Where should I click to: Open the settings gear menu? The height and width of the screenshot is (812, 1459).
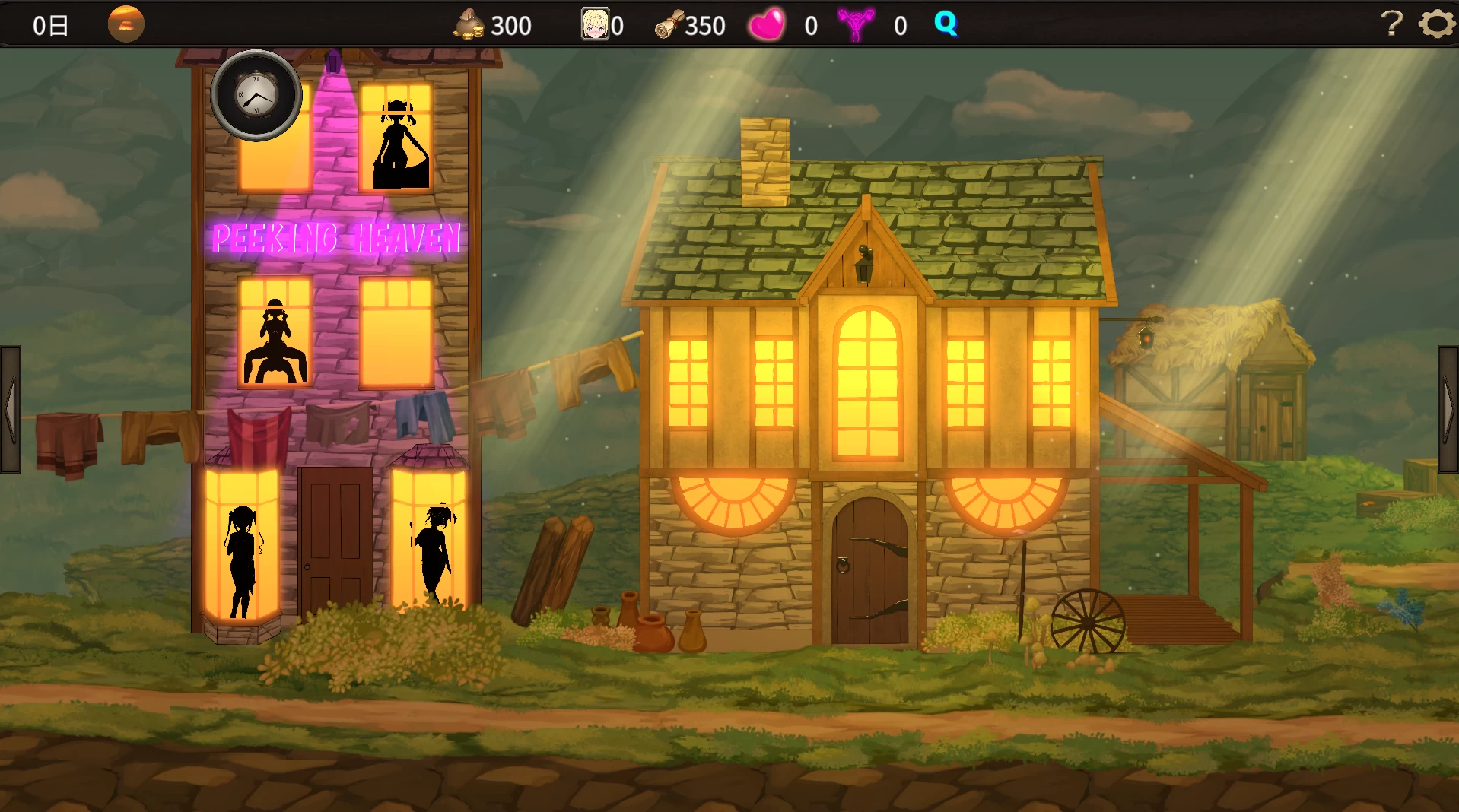pos(1436,24)
